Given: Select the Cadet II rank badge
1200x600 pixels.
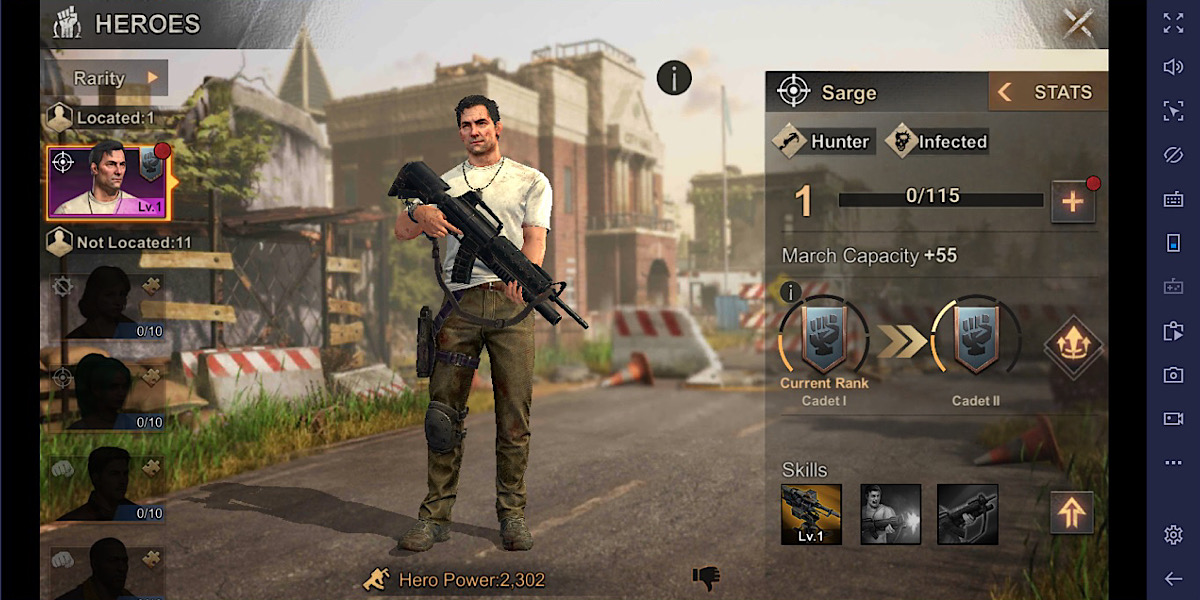Looking at the screenshot, I should 975,340.
